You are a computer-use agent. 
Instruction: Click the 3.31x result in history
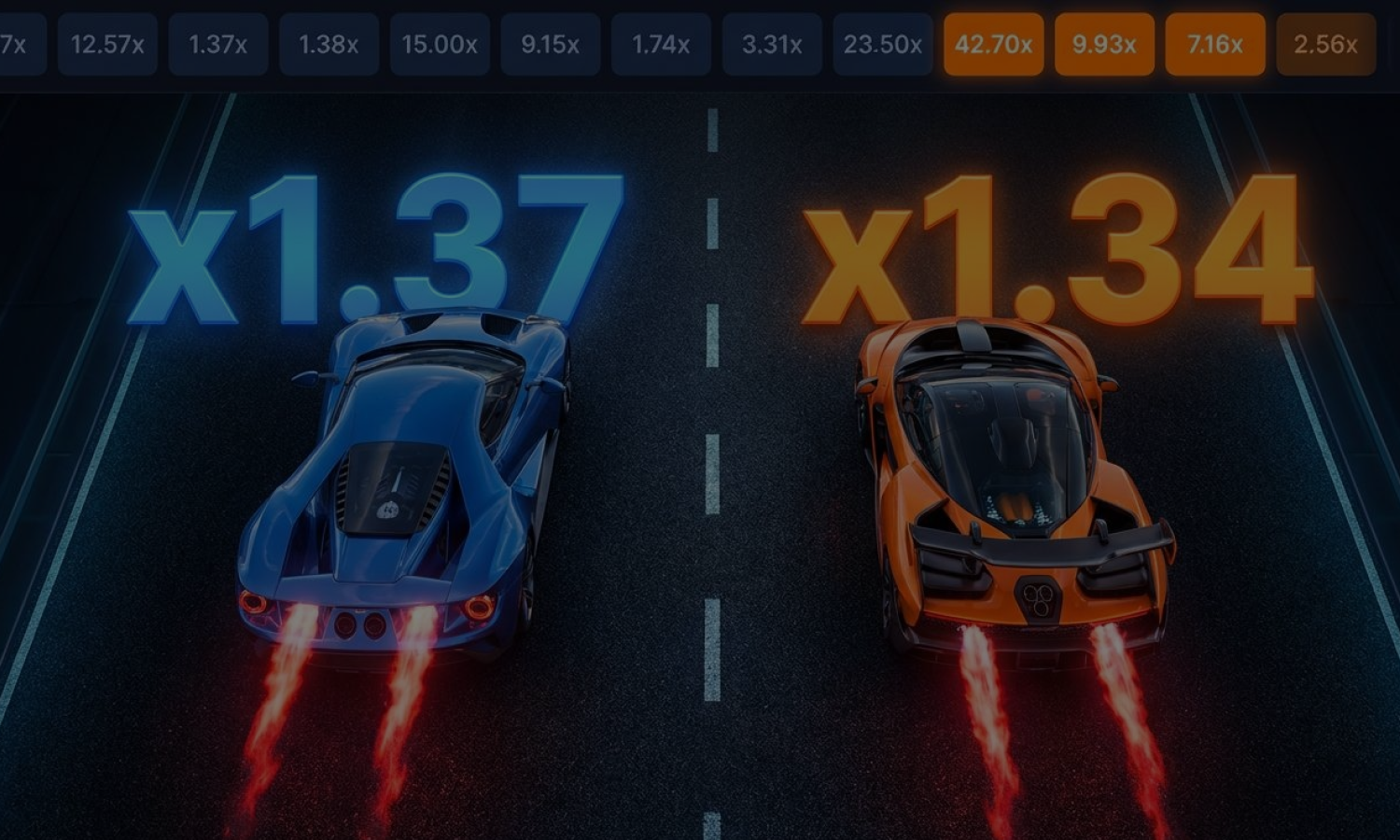(772, 43)
